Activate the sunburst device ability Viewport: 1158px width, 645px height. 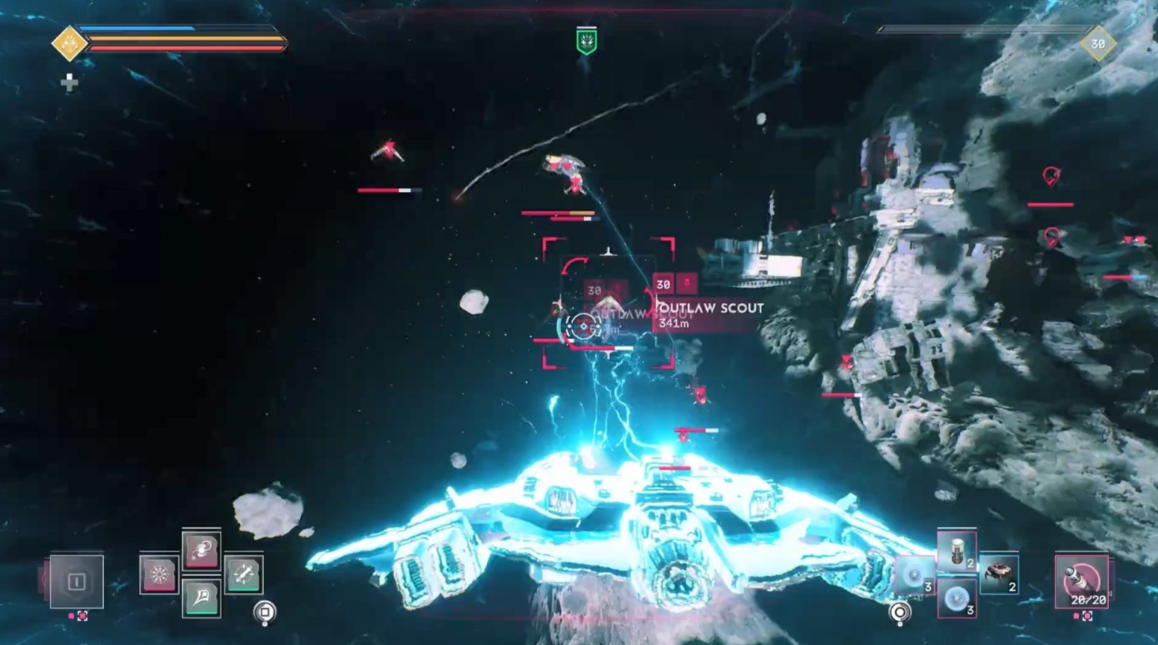(158, 575)
